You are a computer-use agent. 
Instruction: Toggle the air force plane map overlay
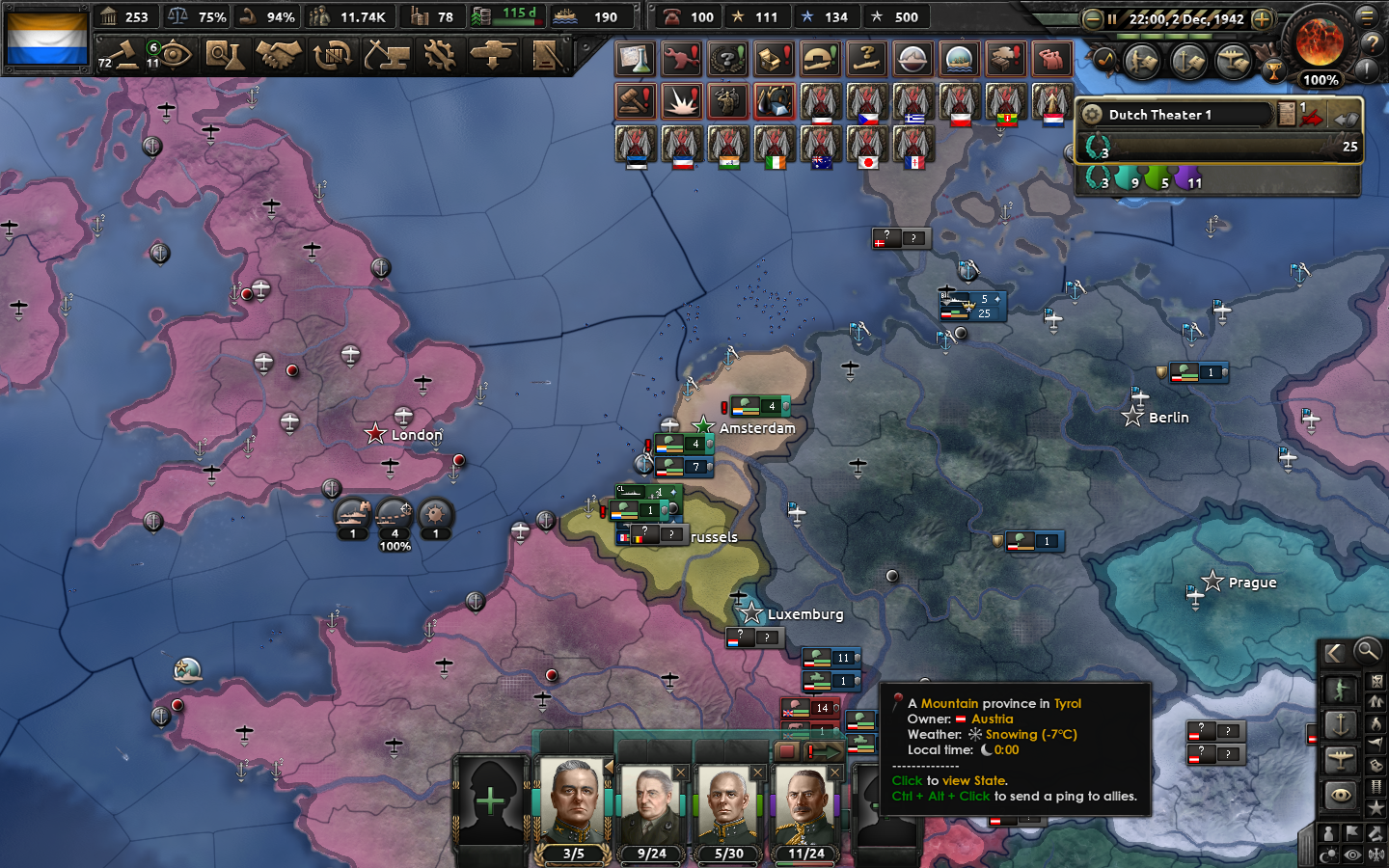coord(1340,759)
